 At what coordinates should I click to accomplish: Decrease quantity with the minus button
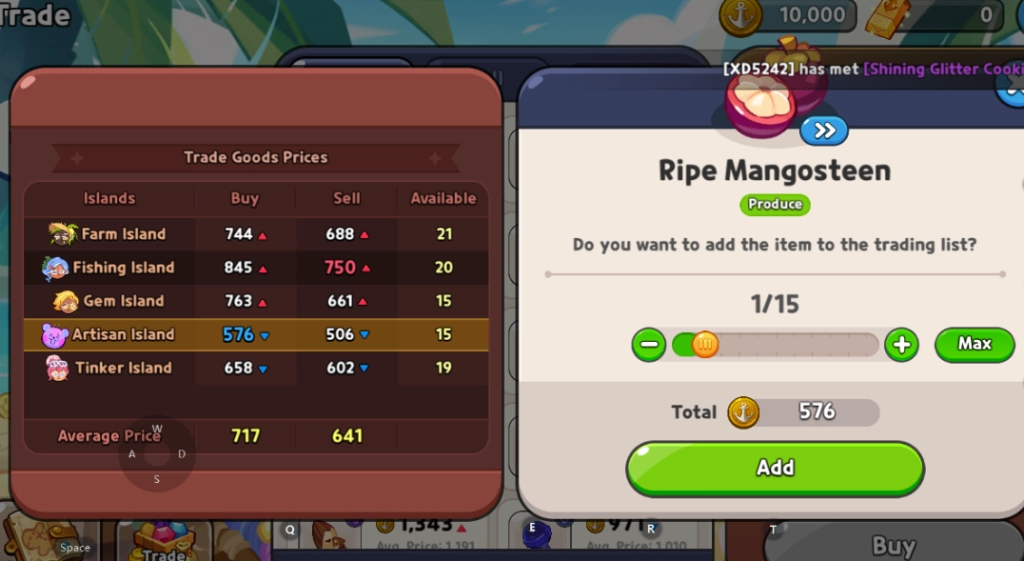click(648, 345)
